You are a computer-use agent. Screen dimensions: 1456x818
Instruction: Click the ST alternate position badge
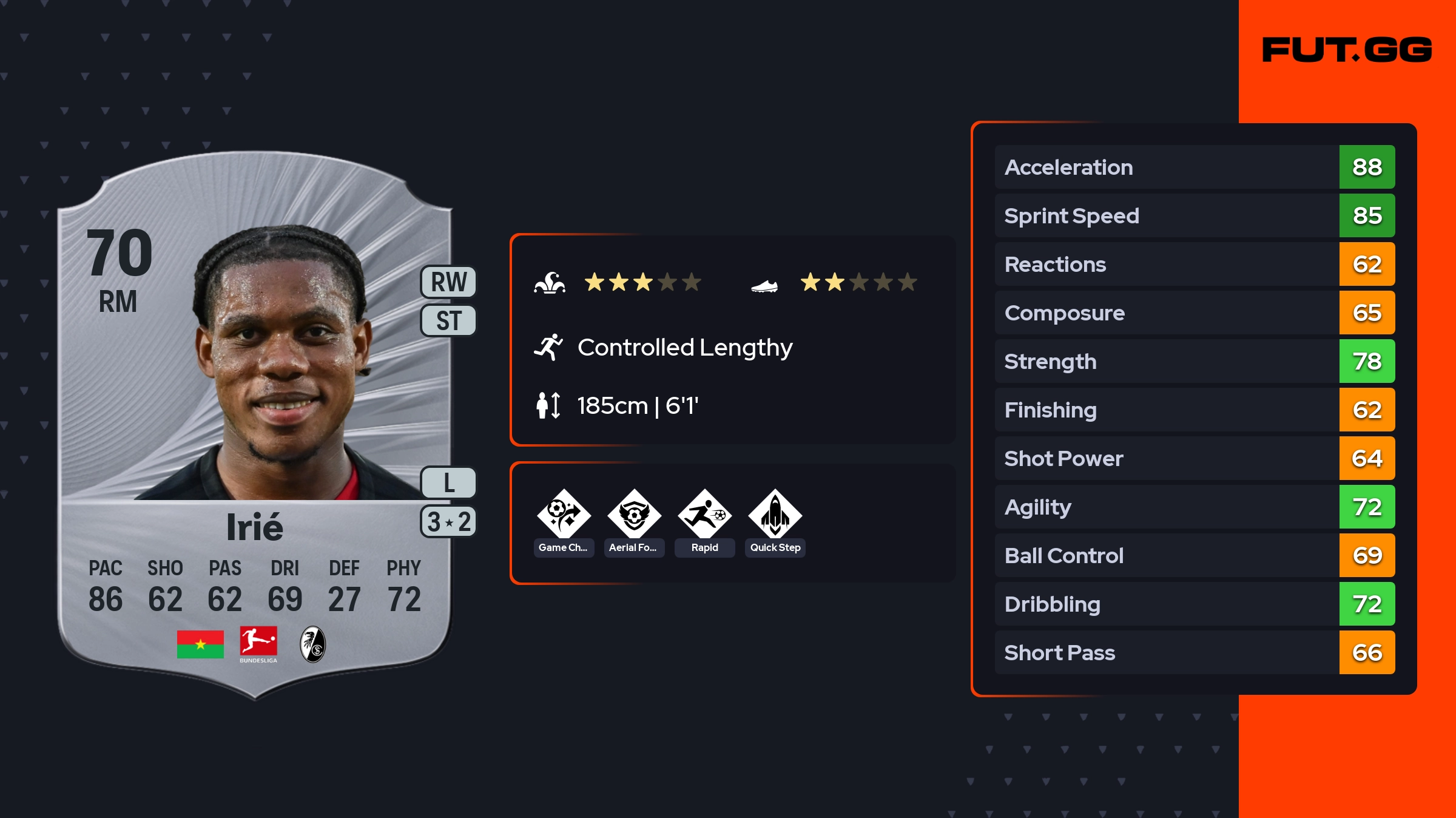pyautogui.click(x=448, y=320)
